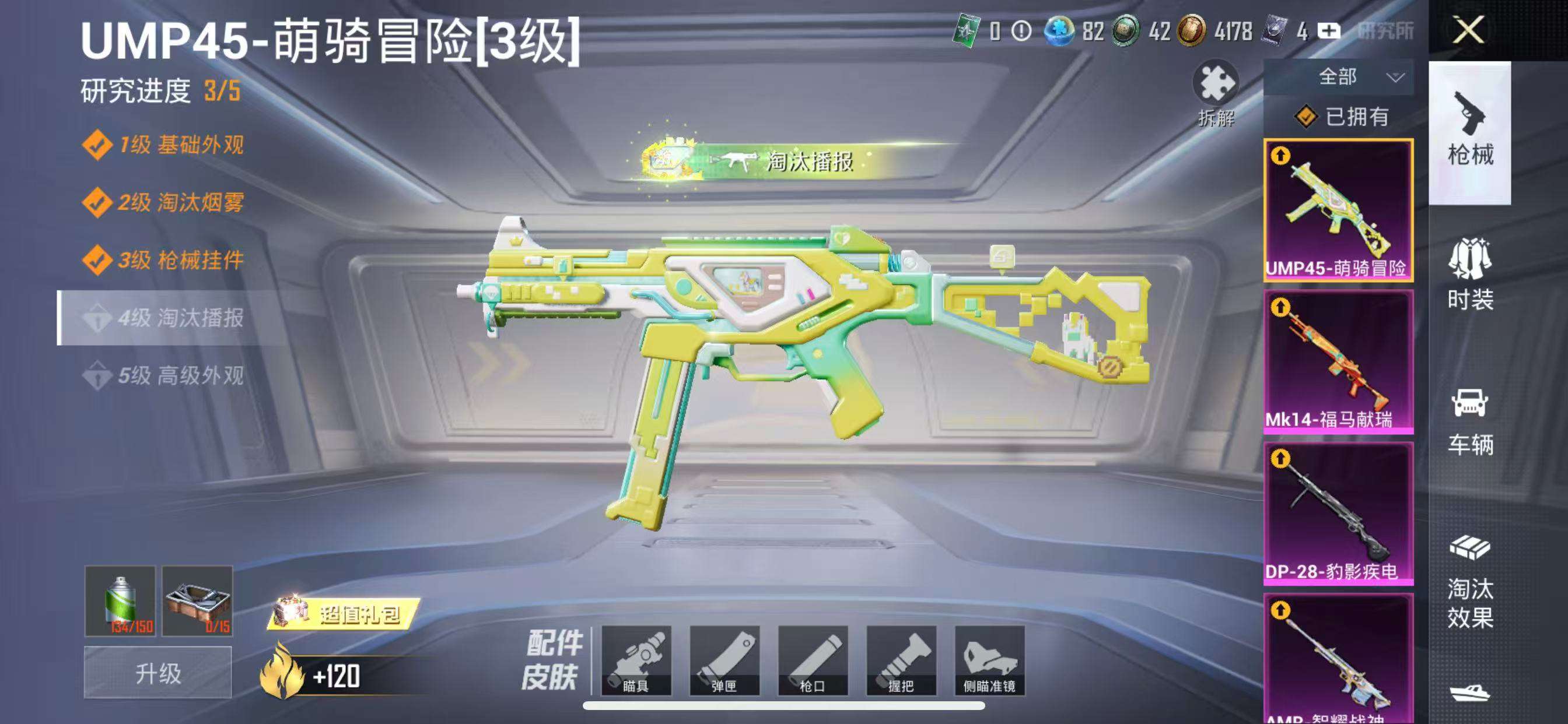Screen dimensions: 1568x724
Task: Select the green spray paint showing 134/150
Action: [122, 609]
